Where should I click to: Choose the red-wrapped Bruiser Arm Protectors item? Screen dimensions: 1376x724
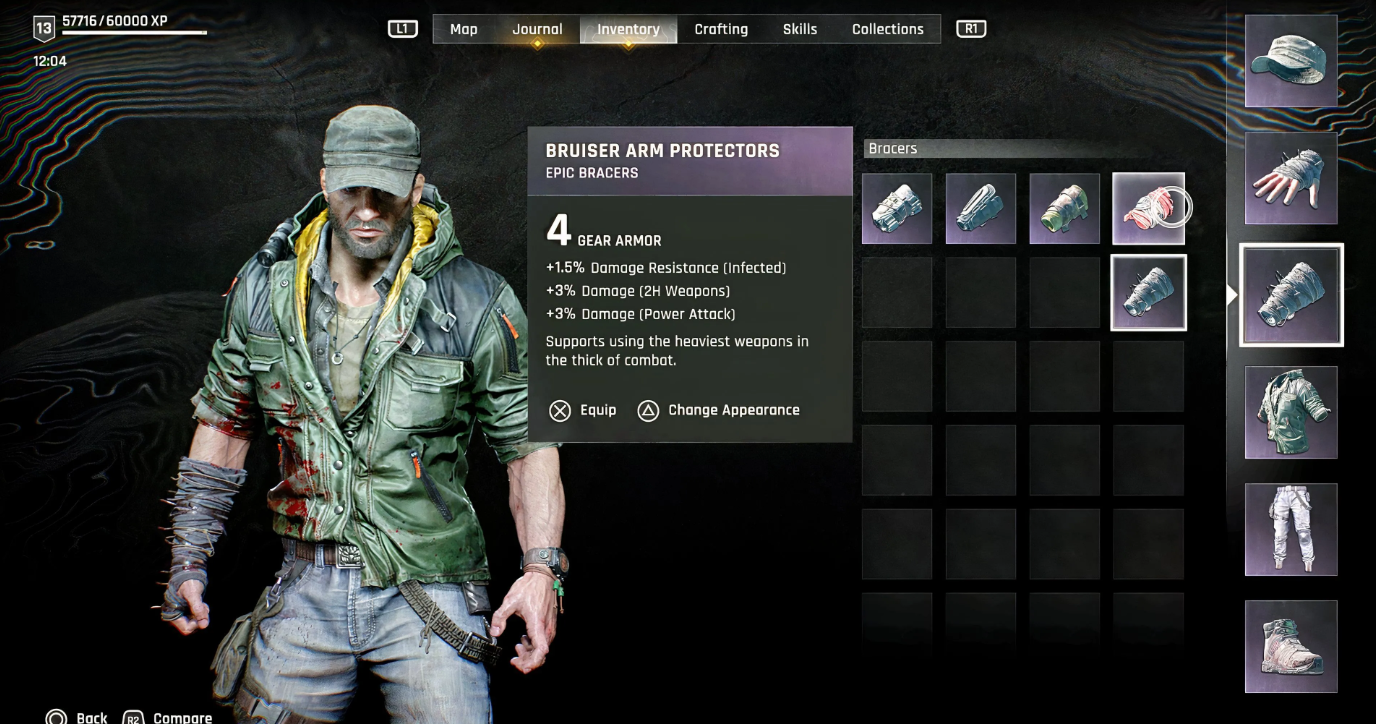click(x=1148, y=209)
